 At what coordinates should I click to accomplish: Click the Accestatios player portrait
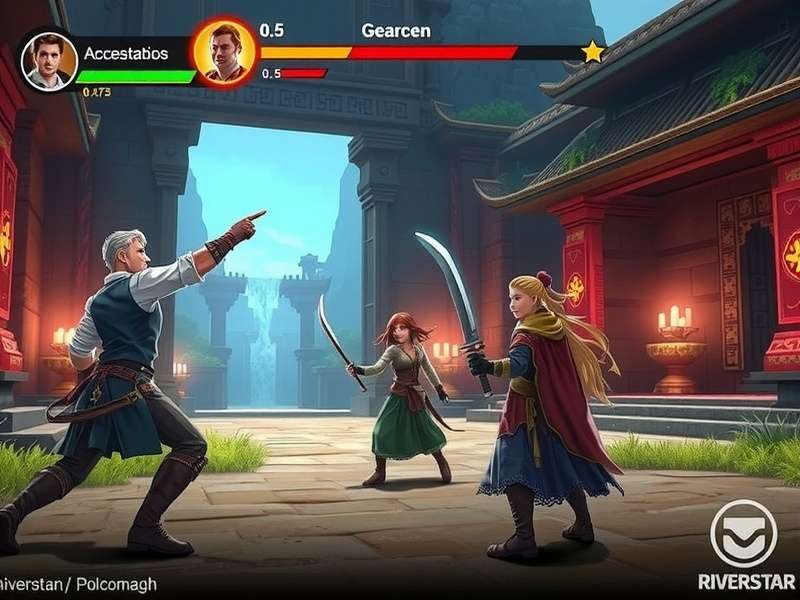click(49, 61)
